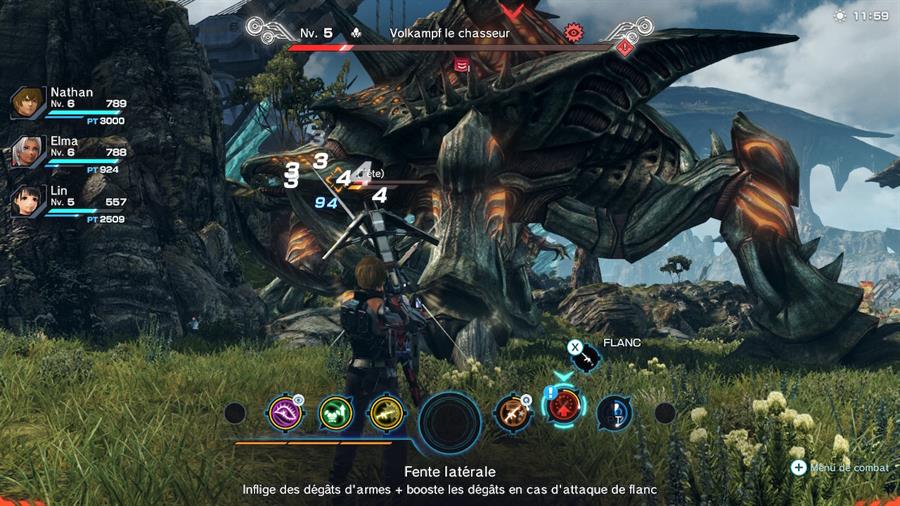The width and height of the screenshot is (900, 506).
Task: Click Lin's party portrait
Action: [x=27, y=201]
